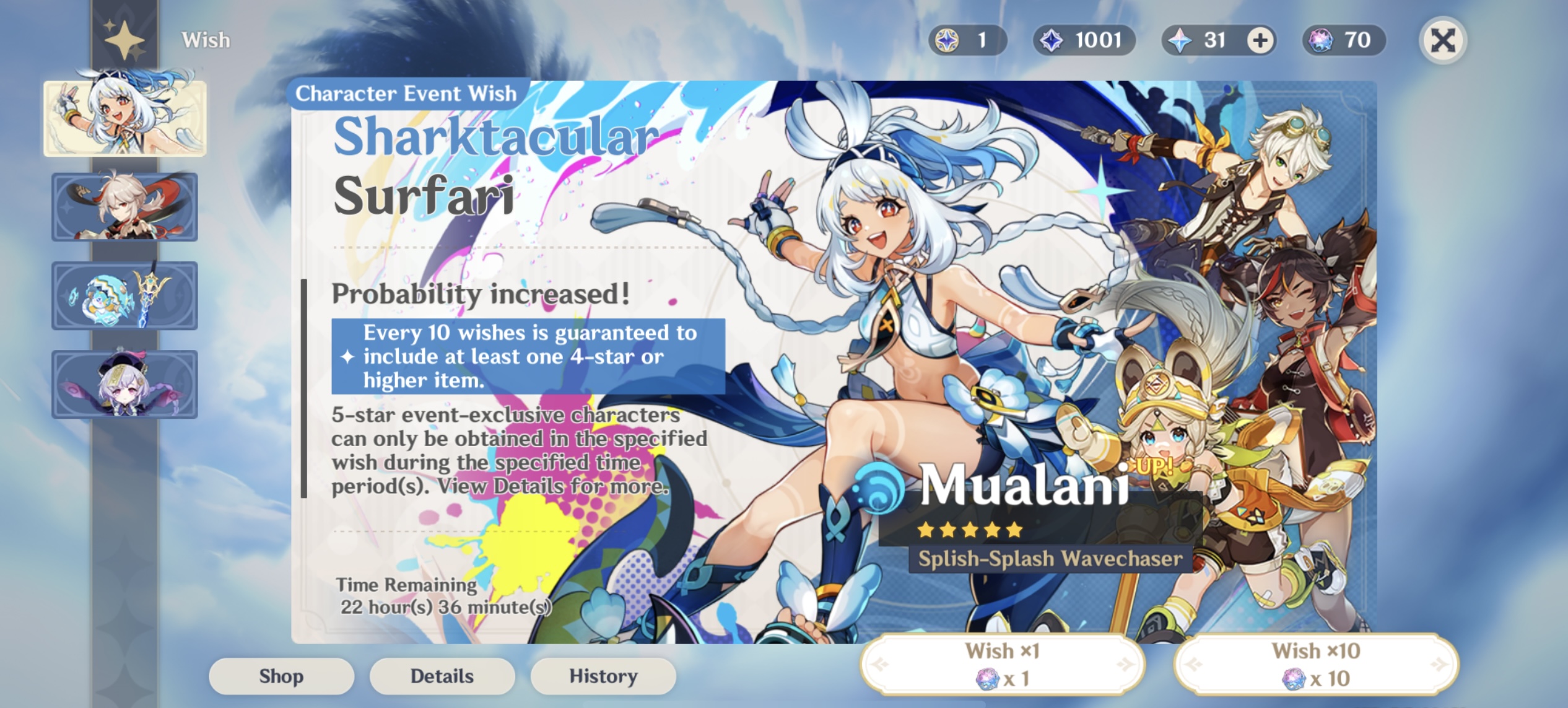Image resolution: width=1568 pixels, height=708 pixels.
Task: Click the Intertwined Fate counter showing 70
Action: tap(1344, 40)
